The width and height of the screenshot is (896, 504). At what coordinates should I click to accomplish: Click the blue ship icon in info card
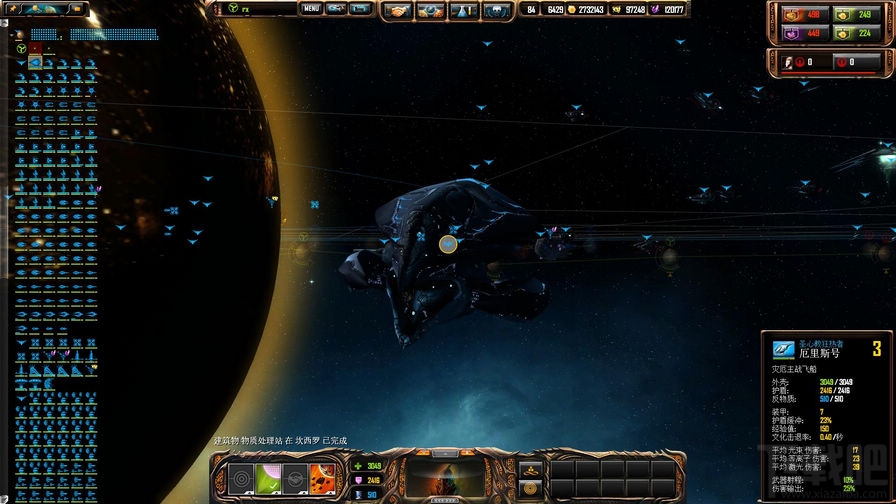point(783,349)
